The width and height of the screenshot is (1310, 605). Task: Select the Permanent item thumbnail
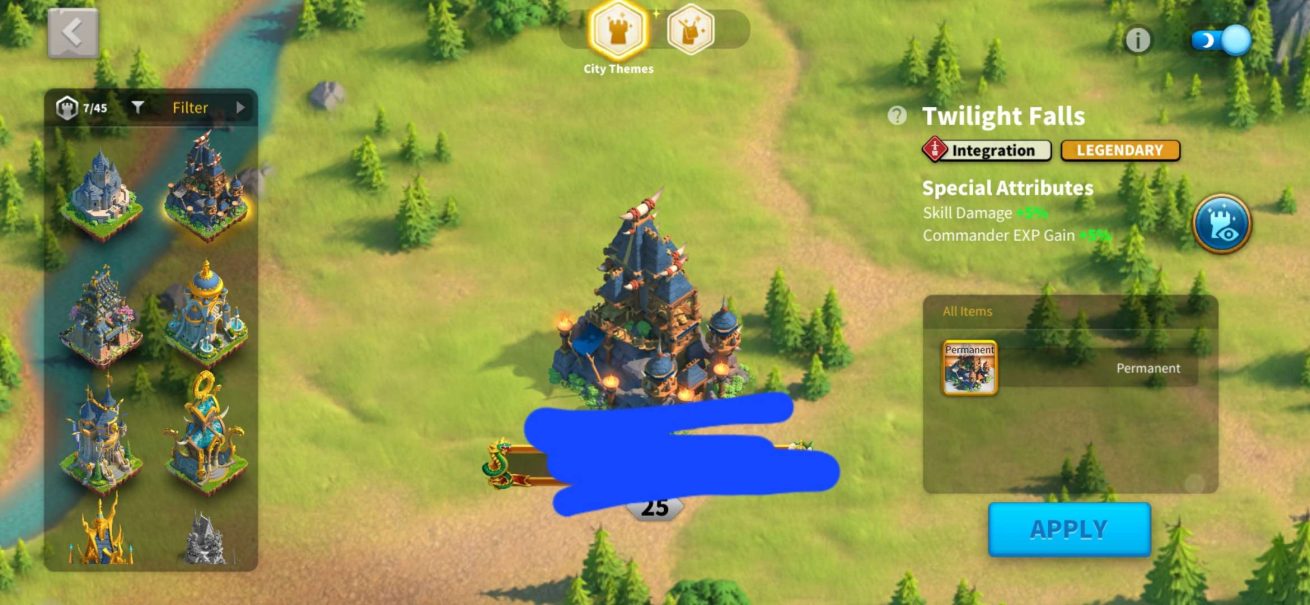[x=969, y=368]
